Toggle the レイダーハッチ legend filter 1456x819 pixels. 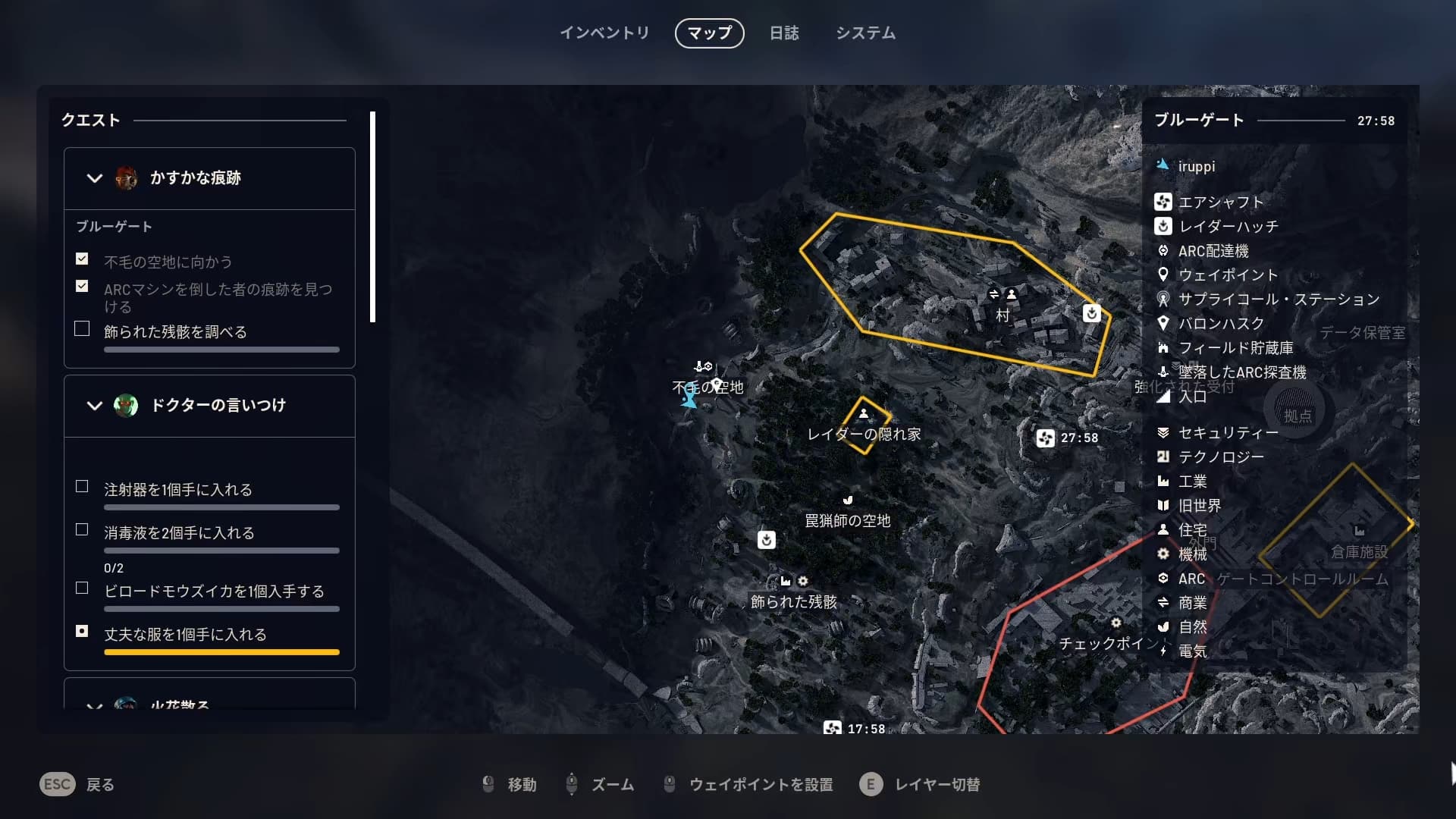pos(1227,227)
